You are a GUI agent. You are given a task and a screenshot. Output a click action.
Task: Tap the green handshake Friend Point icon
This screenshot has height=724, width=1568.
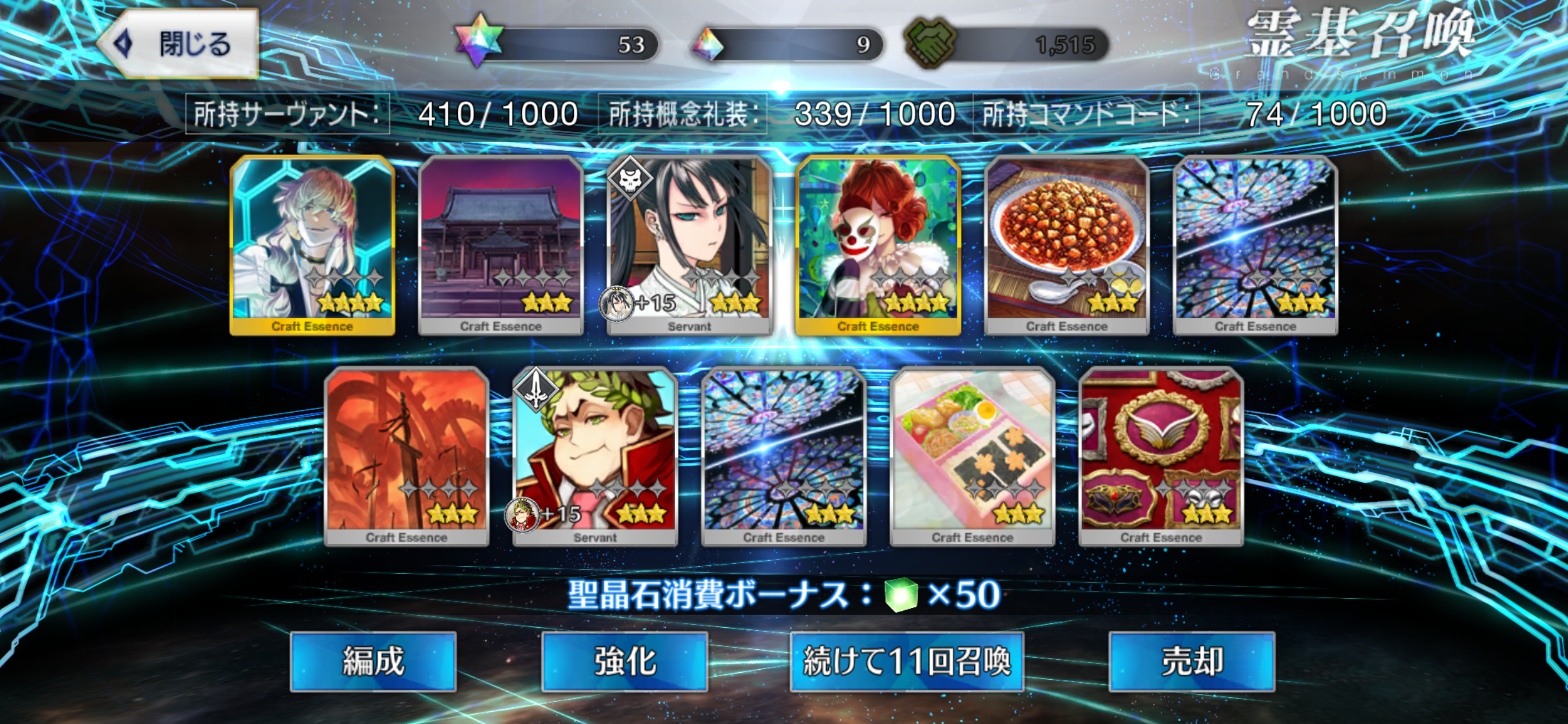click(929, 43)
